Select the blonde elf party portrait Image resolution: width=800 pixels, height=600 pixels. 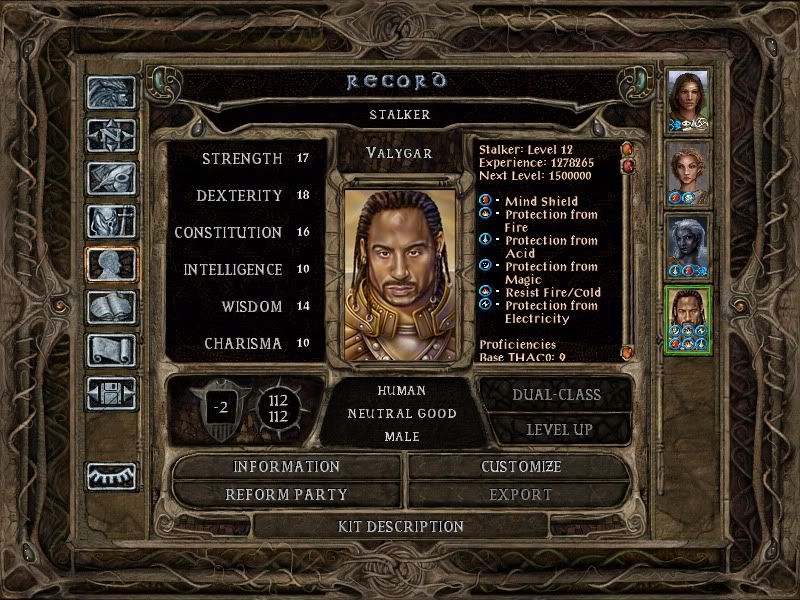pos(688,173)
